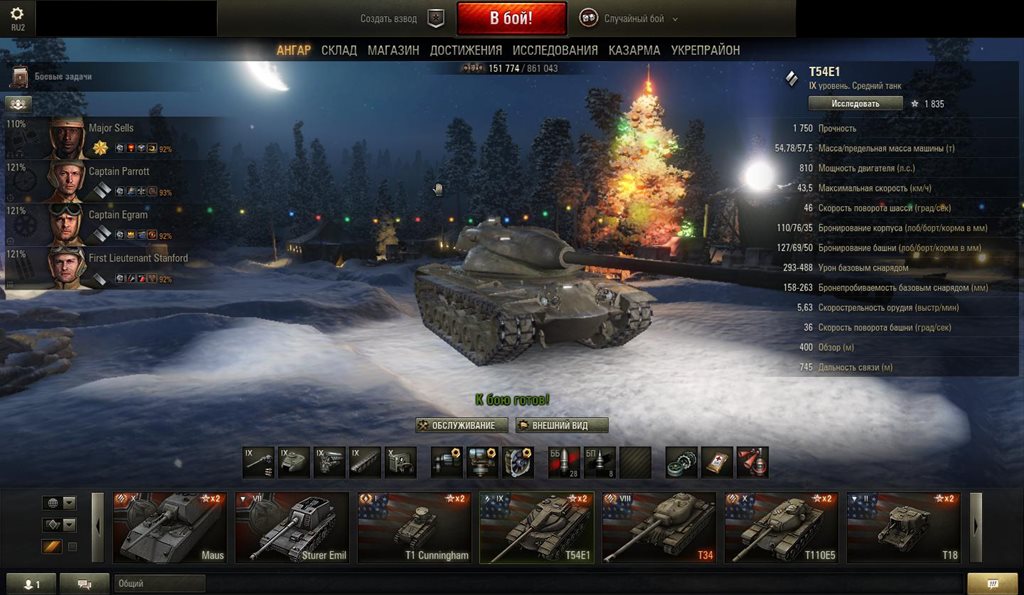Open the ВНЕШНИЙ ВИД customization button
The height and width of the screenshot is (595, 1024).
[562, 425]
